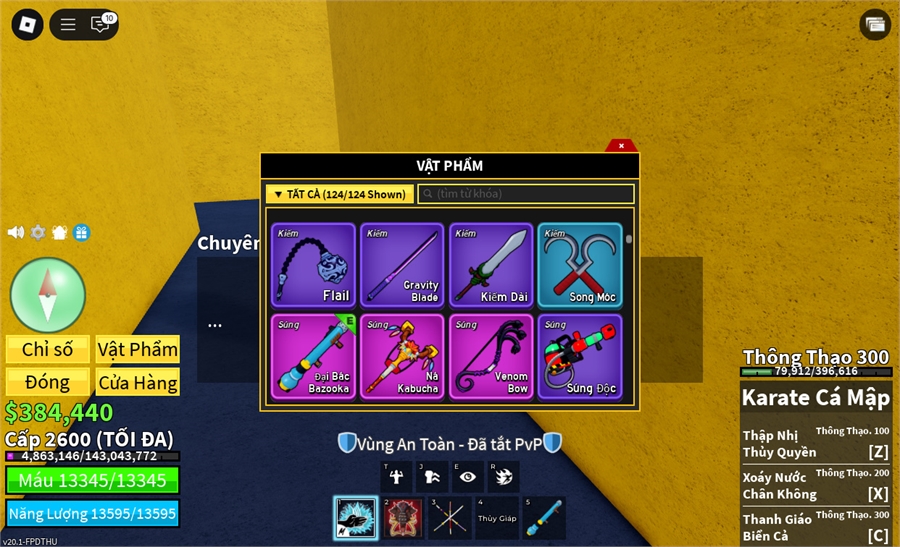The height and width of the screenshot is (547, 900).
Task: Pick the Song Móc twin hooks
Action: click(580, 264)
